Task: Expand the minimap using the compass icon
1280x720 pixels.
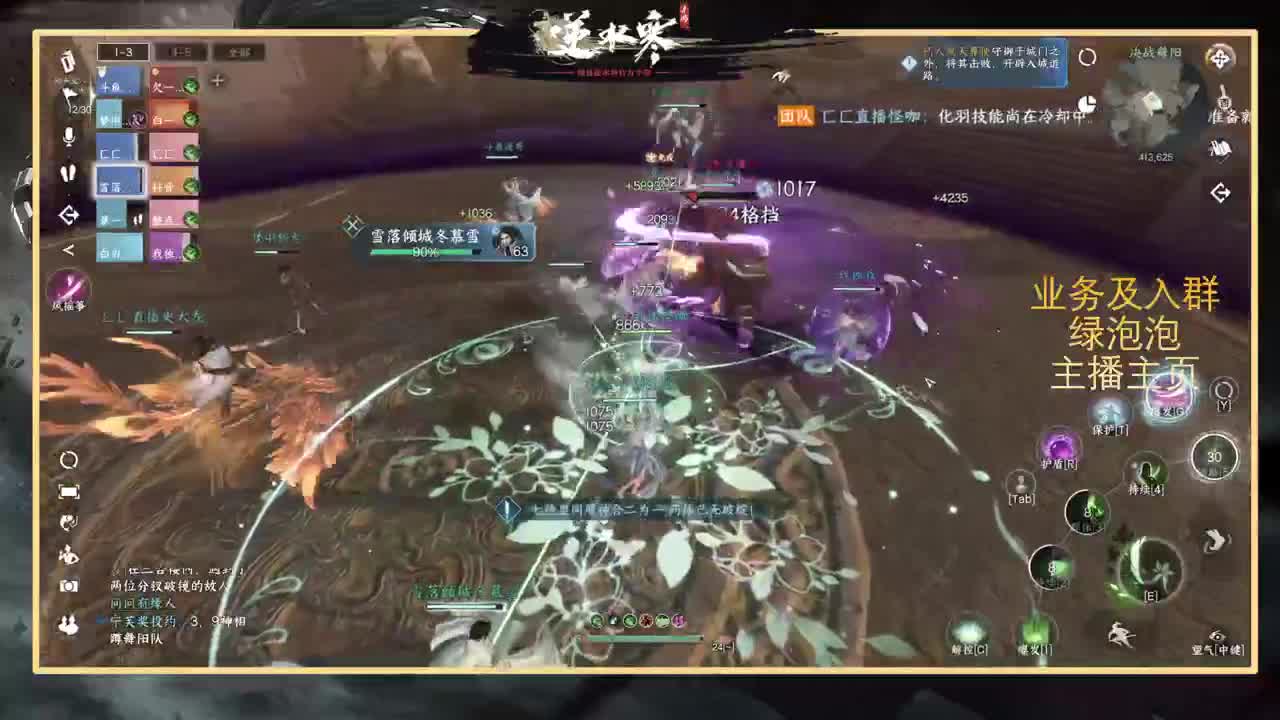Action: click(x=1218, y=58)
